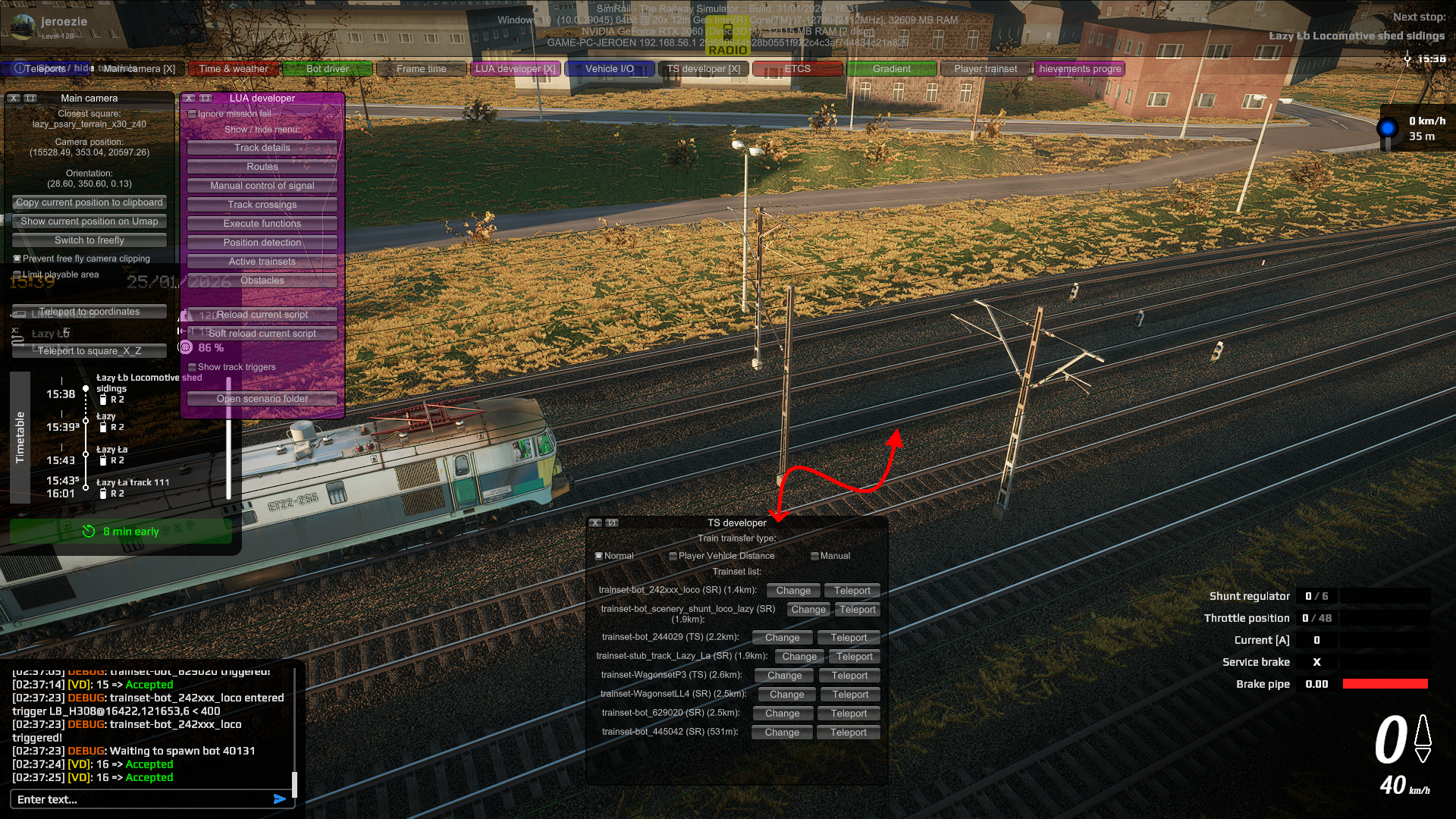
Task: Teleport to trainset-bot_244029
Action: (x=849, y=638)
